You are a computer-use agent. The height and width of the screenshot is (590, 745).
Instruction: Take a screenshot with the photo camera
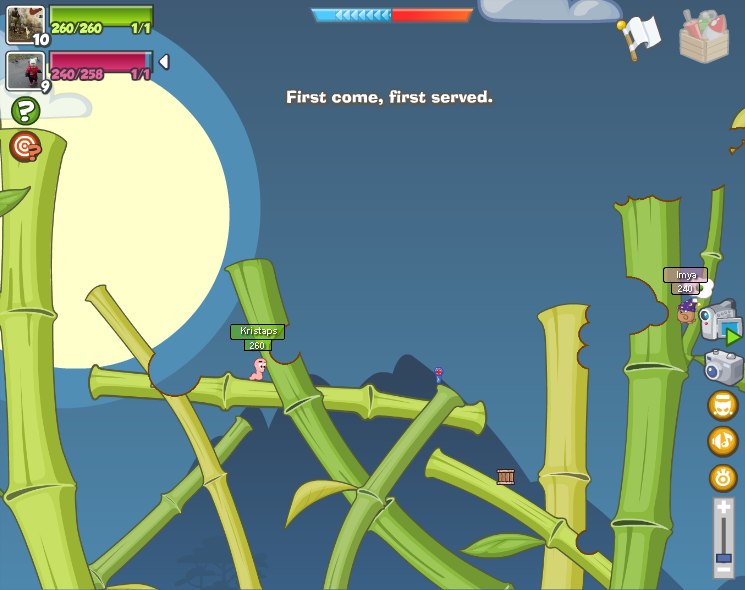tap(723, 366)
